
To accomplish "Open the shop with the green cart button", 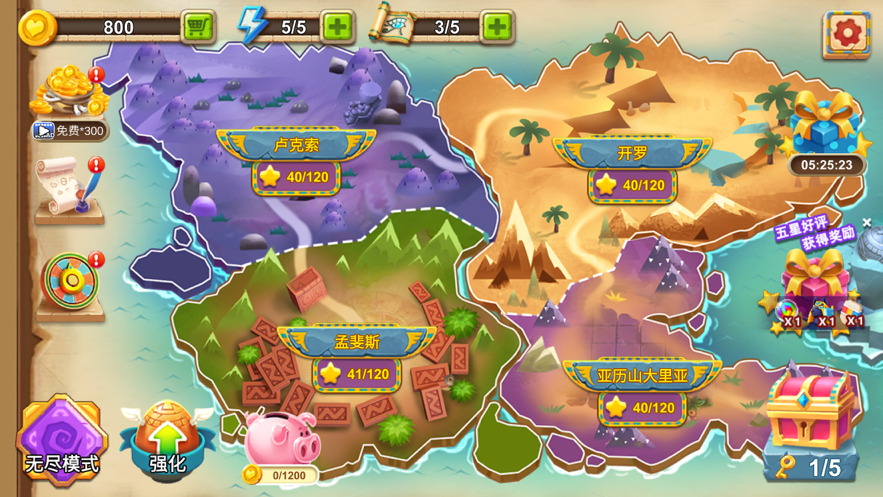I will pyautogui.click(x=198, y=26).
